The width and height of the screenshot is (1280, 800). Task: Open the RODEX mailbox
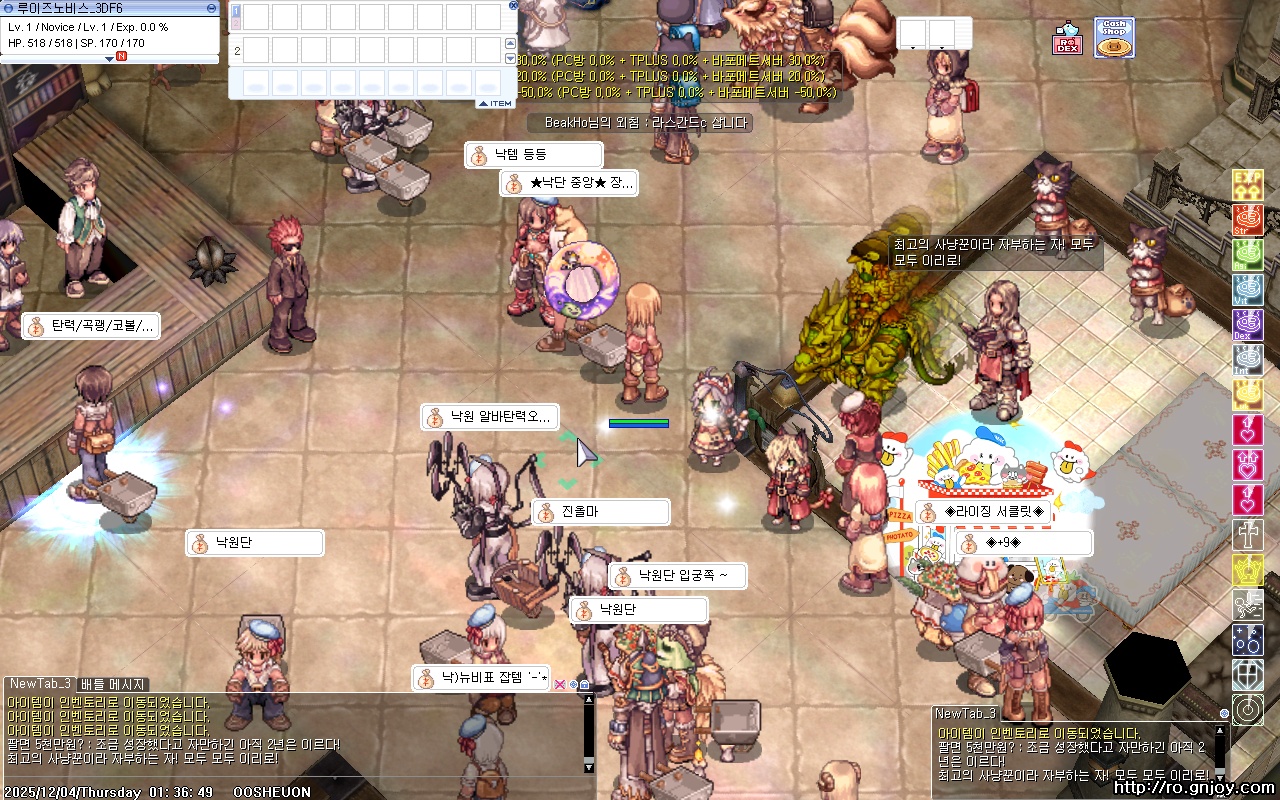pos(1067,40)
